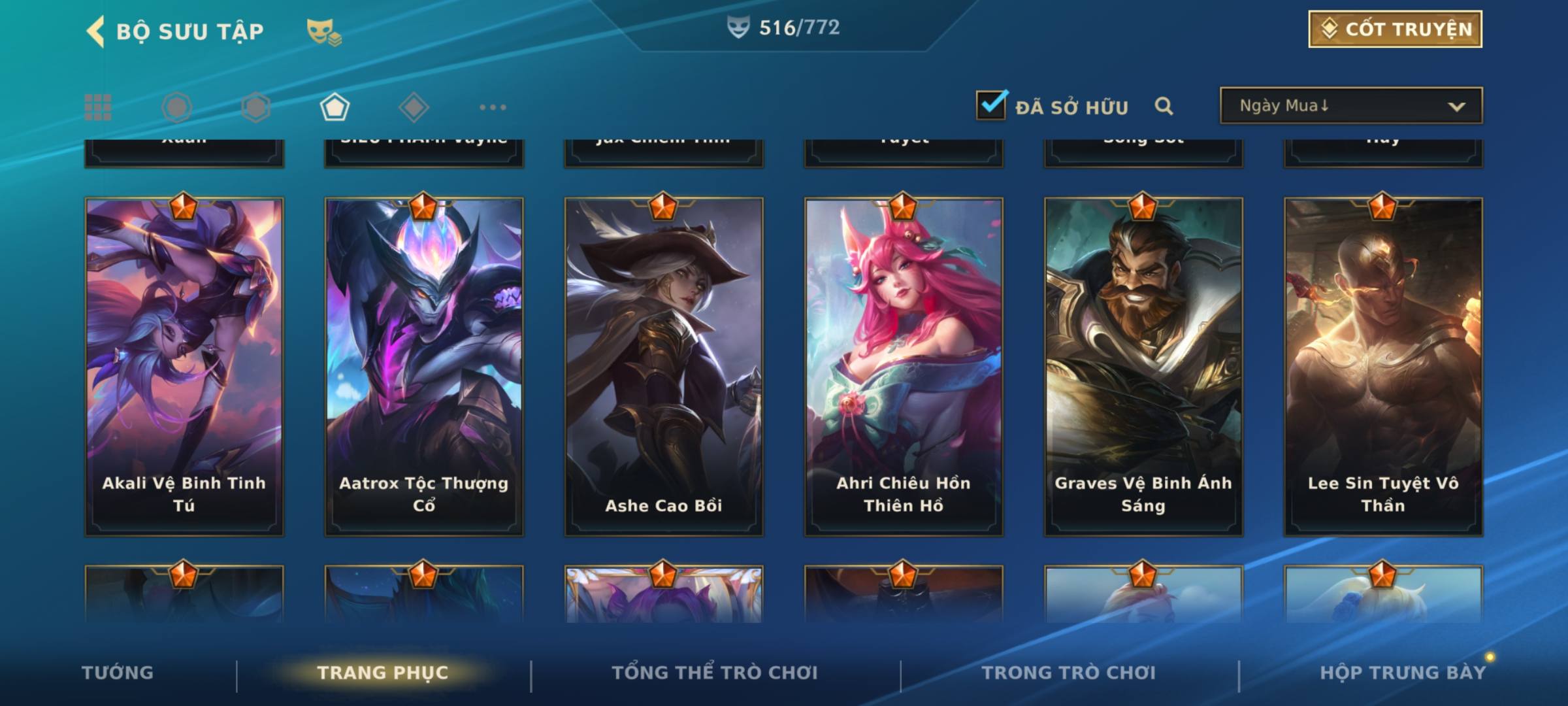
Task: View the Graves Vệ Binh Ánh Sáng skin
Action: coord(1143,366)
